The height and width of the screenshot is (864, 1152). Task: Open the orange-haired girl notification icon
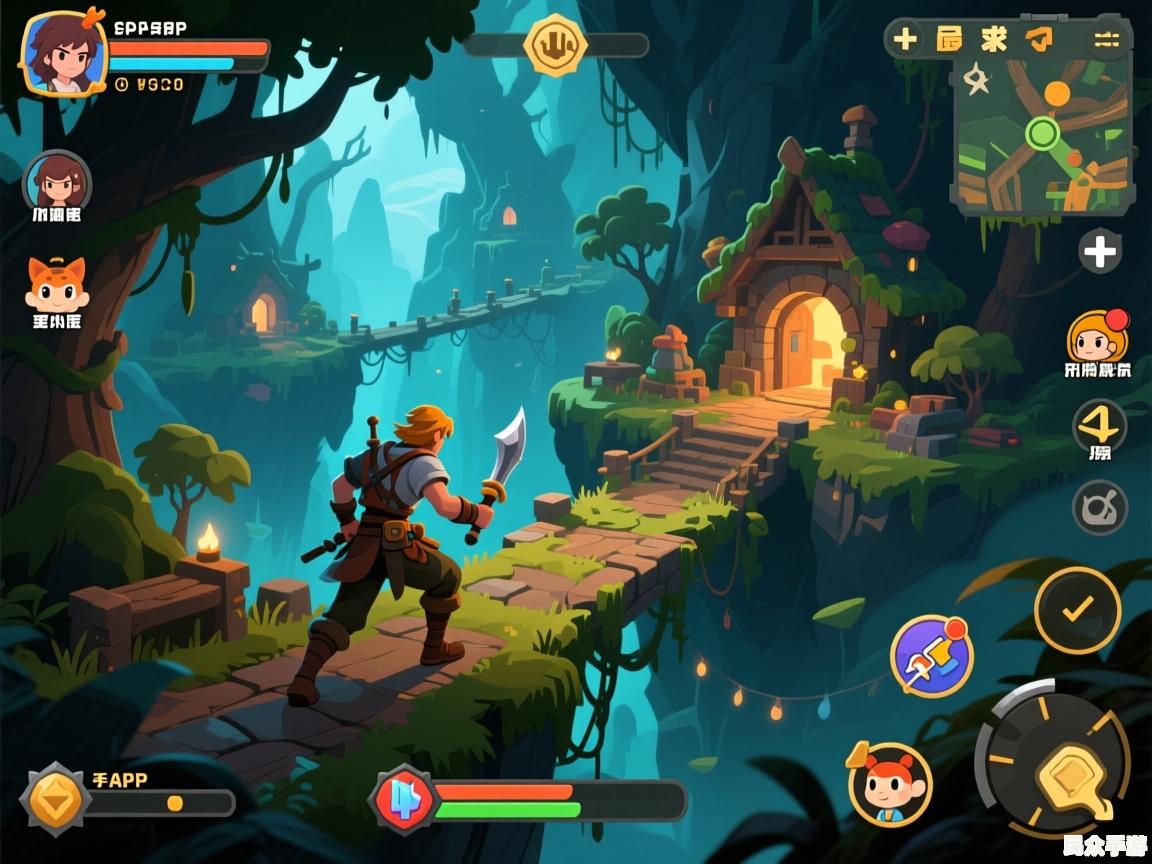click(x=1097, y=337)
